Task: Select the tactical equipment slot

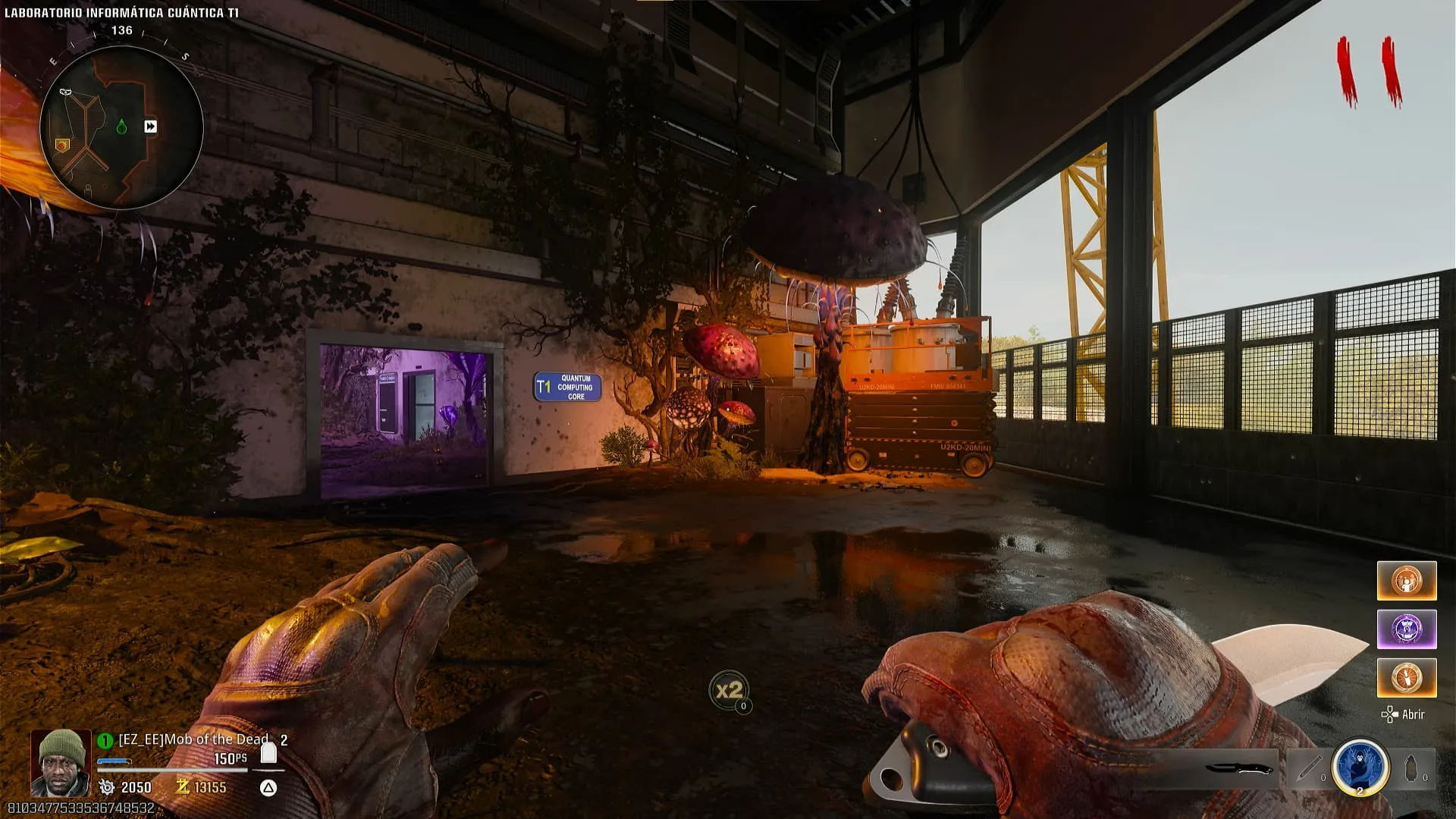Action: (x=1309, y=769)
